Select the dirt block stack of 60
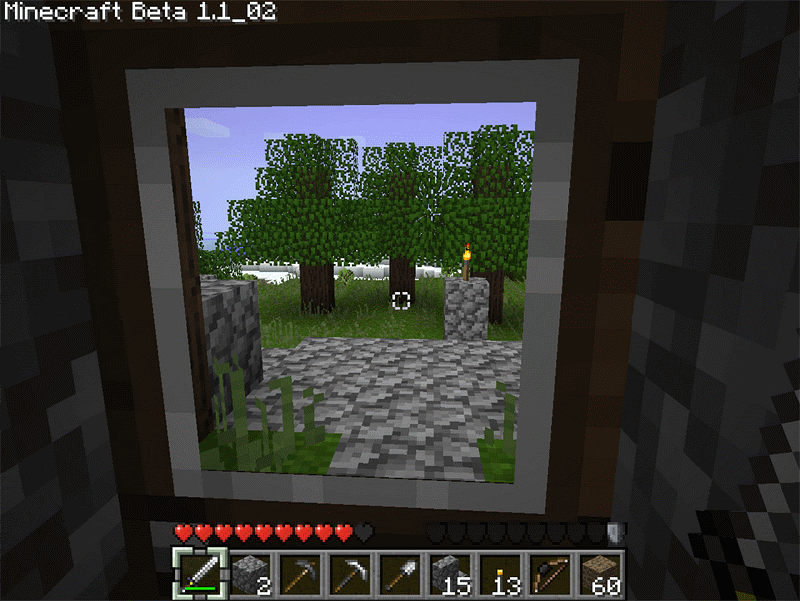The image size is (800, 601). click(600, 572)
